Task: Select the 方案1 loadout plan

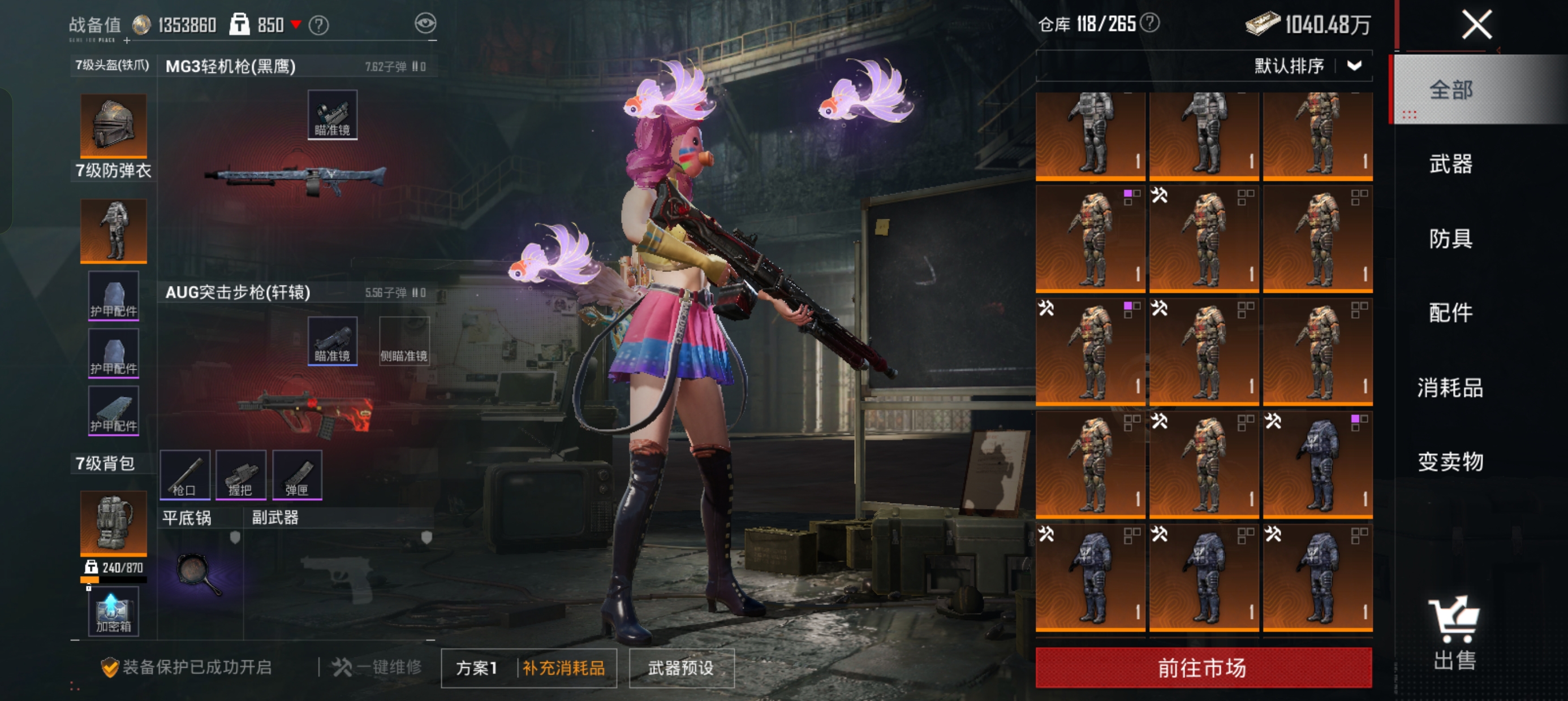Action: pyautogui.click(x=477, y=668)
